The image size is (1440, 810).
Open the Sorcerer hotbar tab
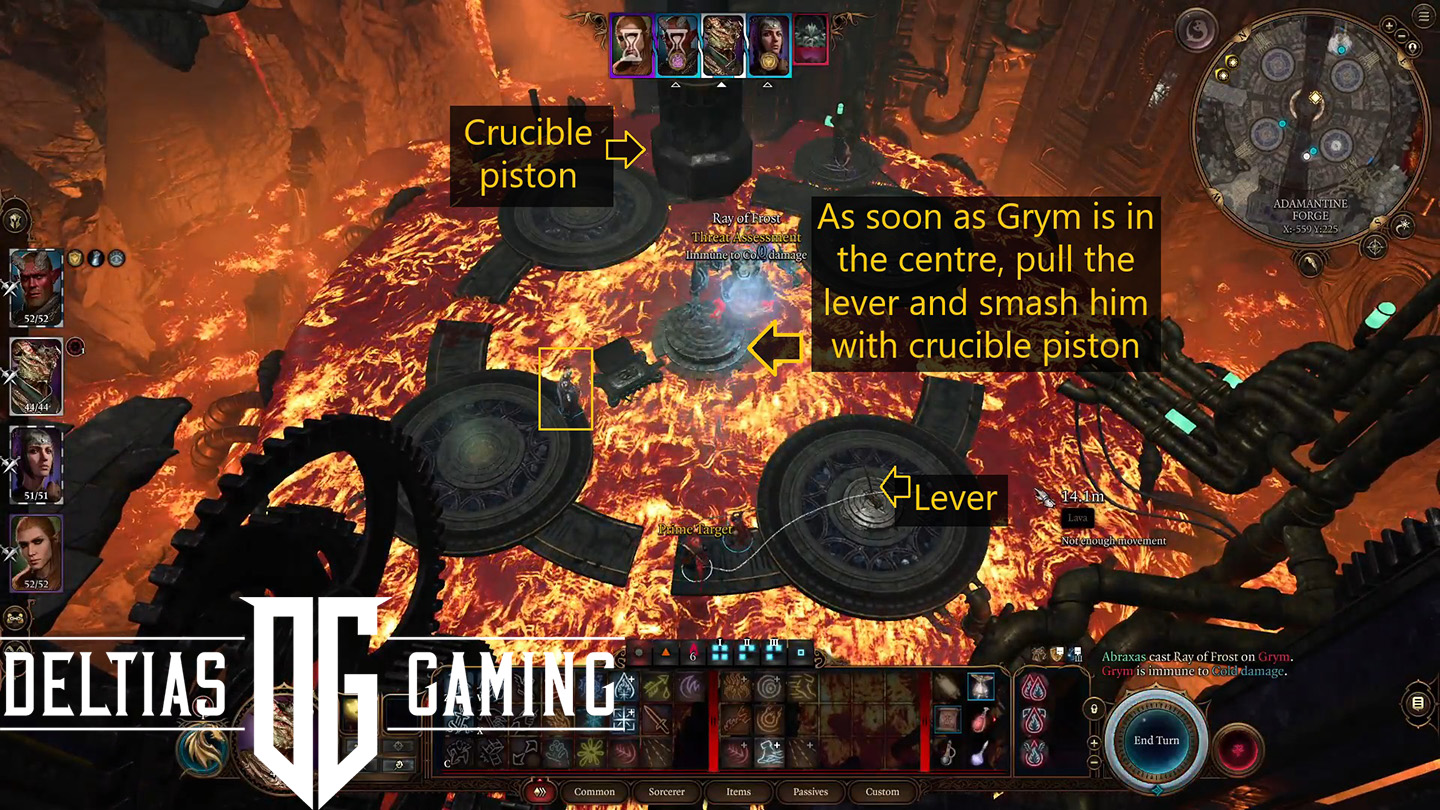click(666, 792)
